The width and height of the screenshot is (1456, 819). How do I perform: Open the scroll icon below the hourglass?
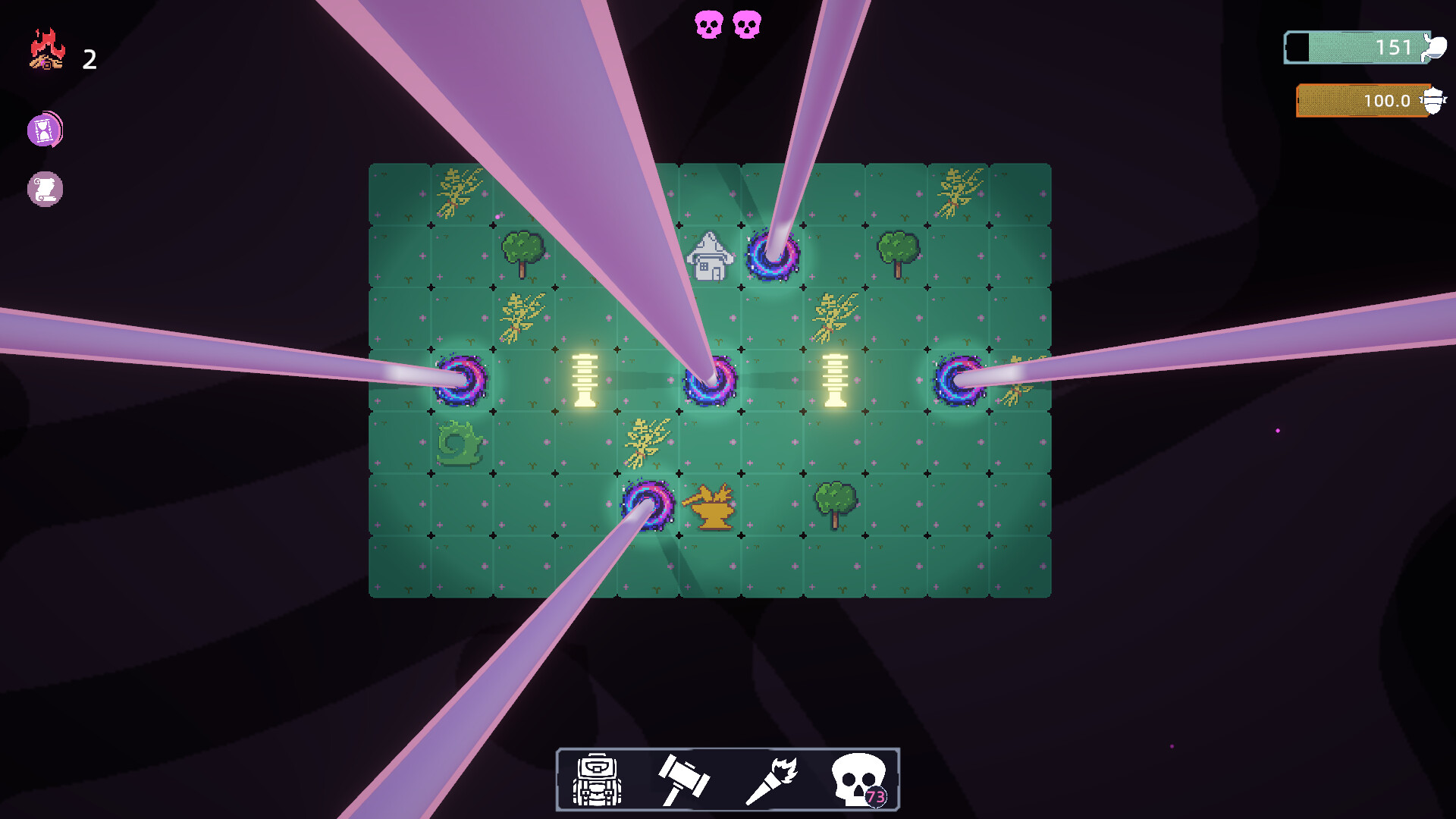tap(45, 190)
